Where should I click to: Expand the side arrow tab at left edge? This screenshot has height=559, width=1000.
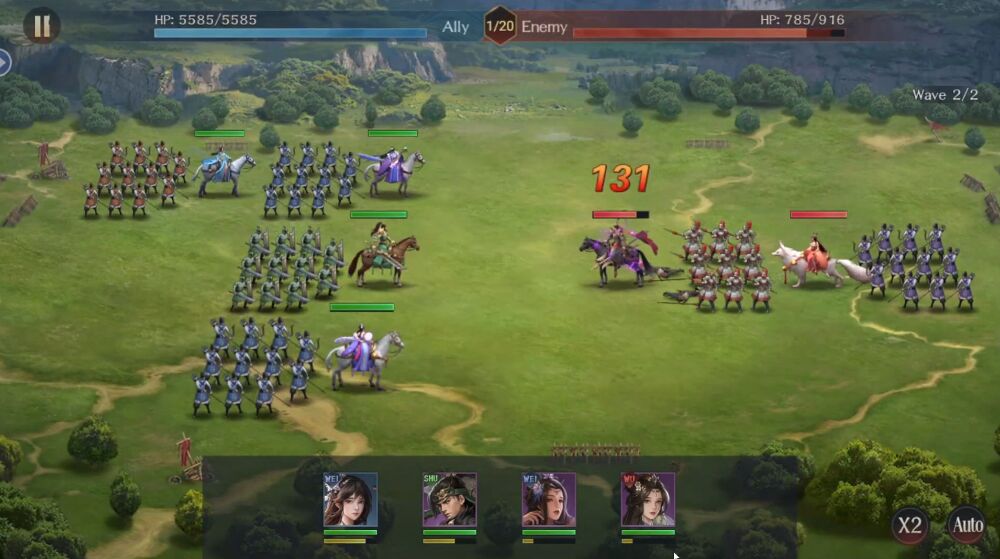coord(5,62)
